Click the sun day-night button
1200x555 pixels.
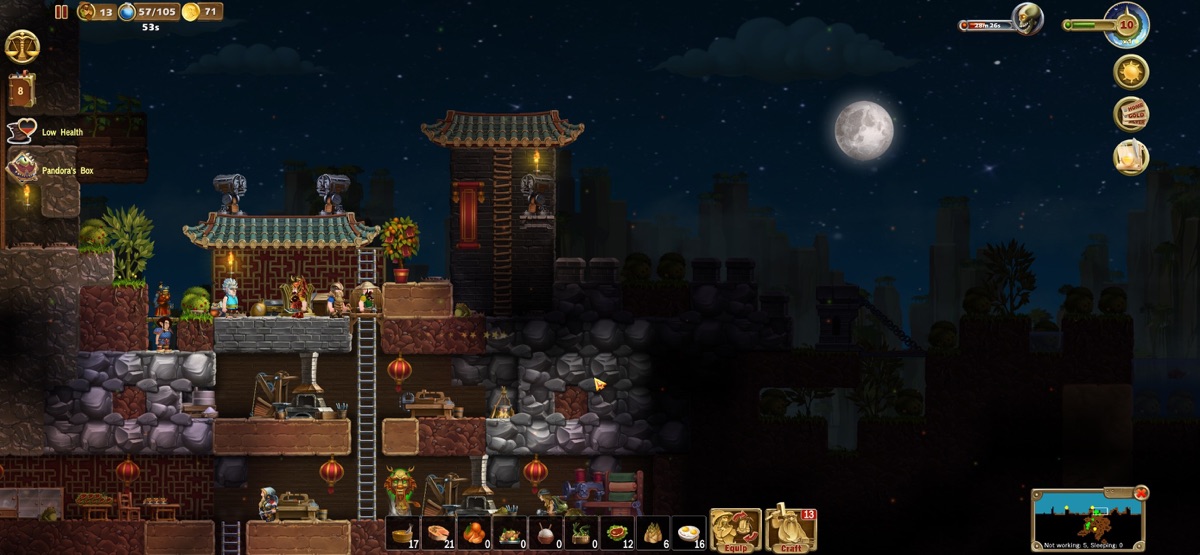pos(1131,72)
